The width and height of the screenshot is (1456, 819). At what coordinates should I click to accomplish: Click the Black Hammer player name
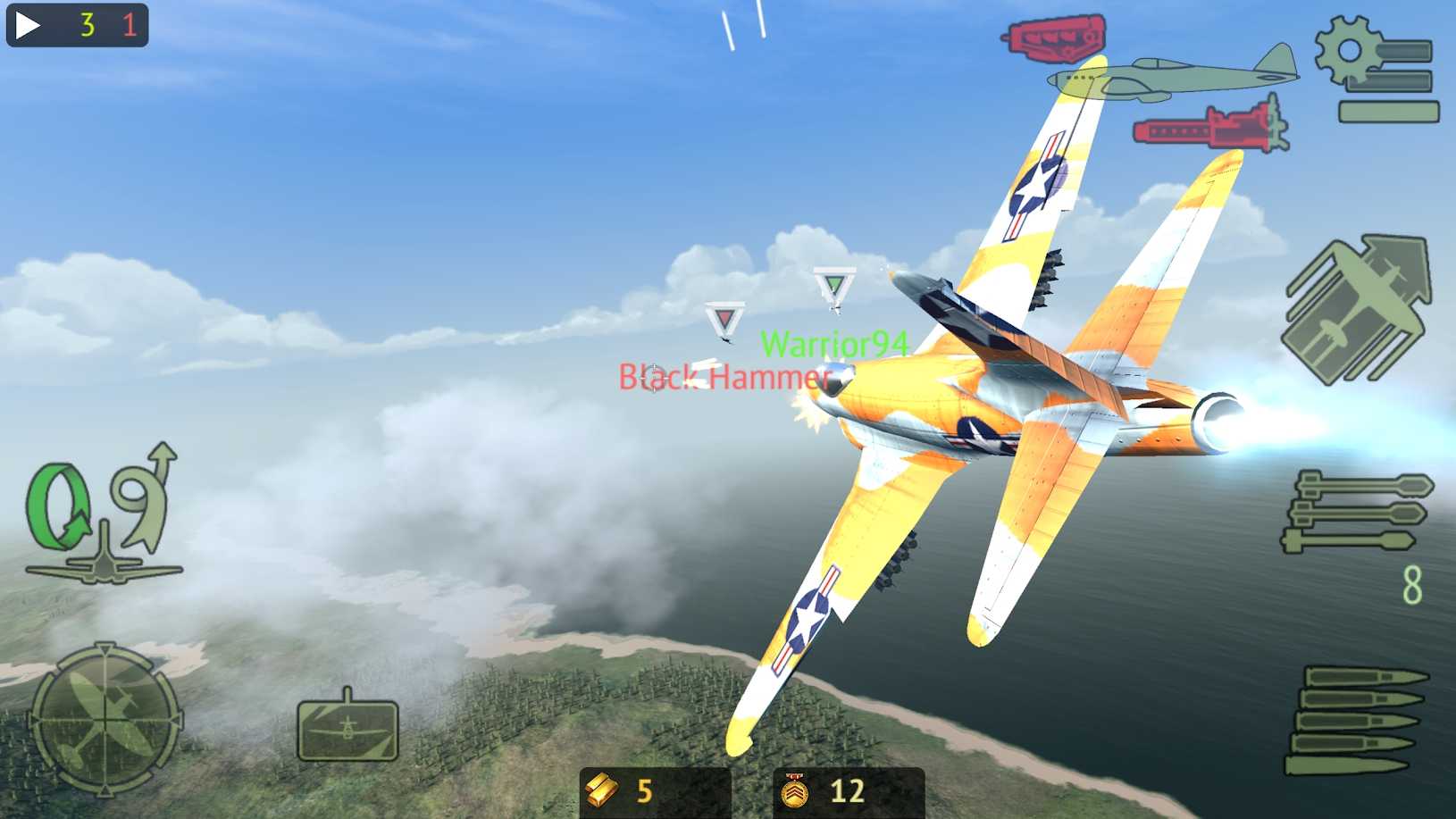coord(725,377)
